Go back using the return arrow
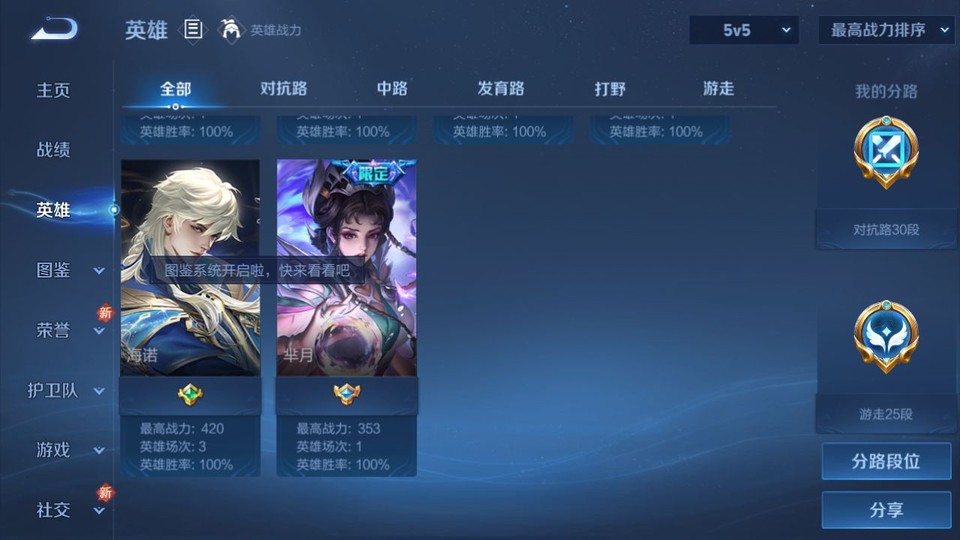Viewport: 960px width, 540px height. (54, 30)
